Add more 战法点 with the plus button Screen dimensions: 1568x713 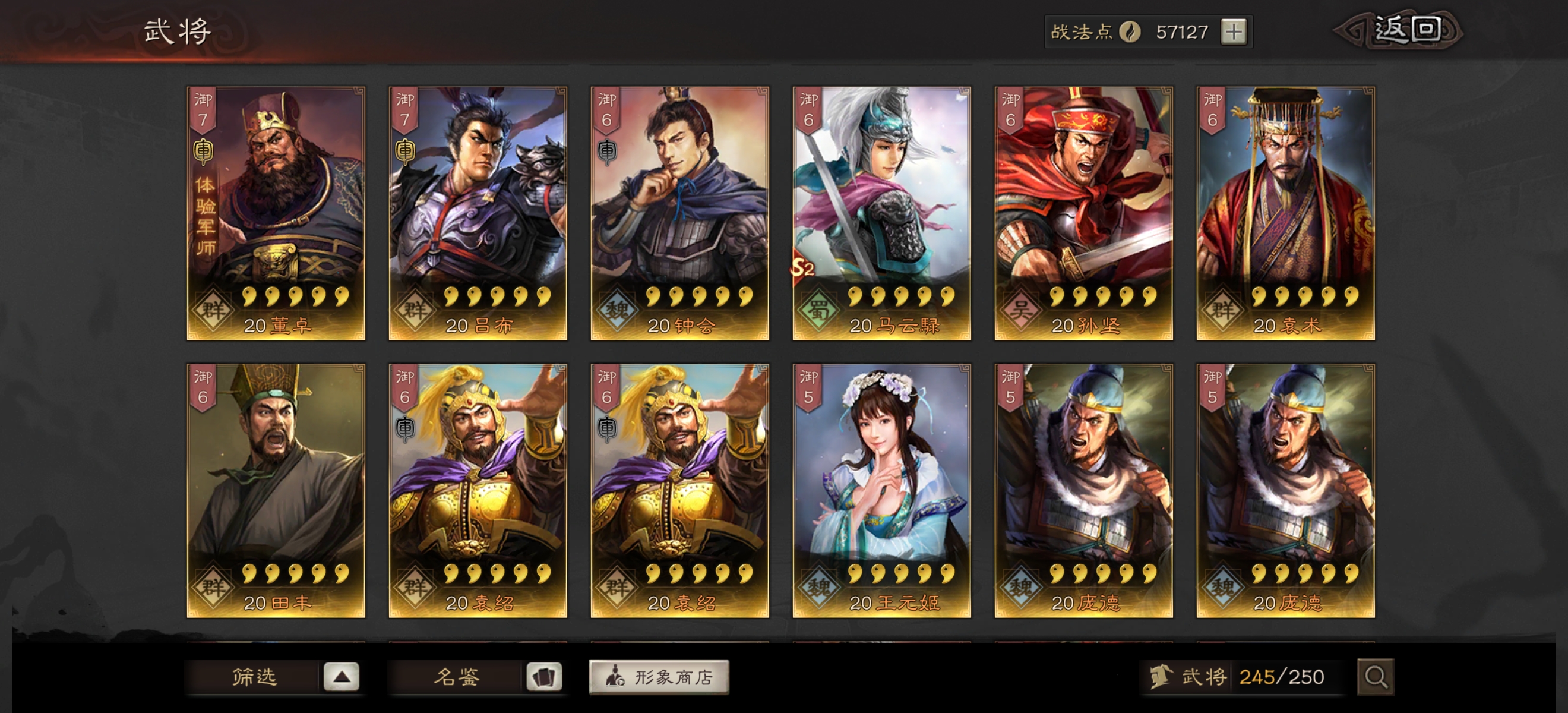coord(1233,31)
